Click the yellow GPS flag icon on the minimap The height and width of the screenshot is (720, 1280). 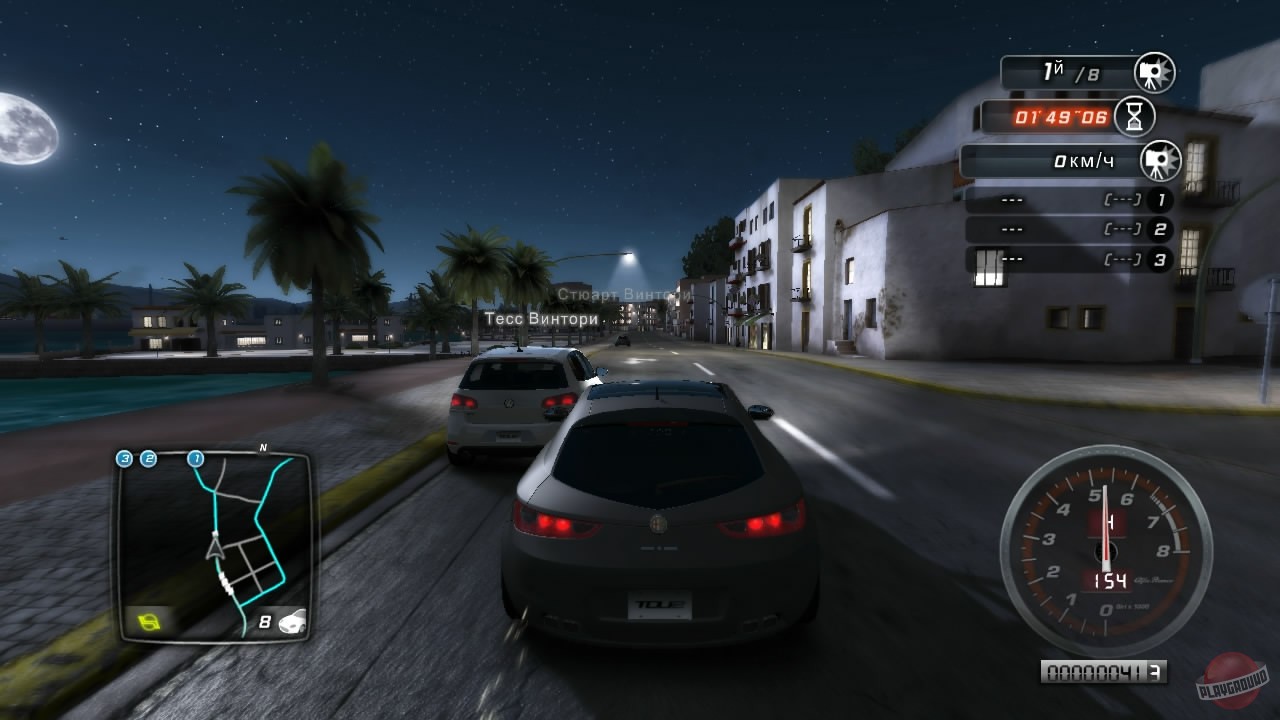point(152,620)
